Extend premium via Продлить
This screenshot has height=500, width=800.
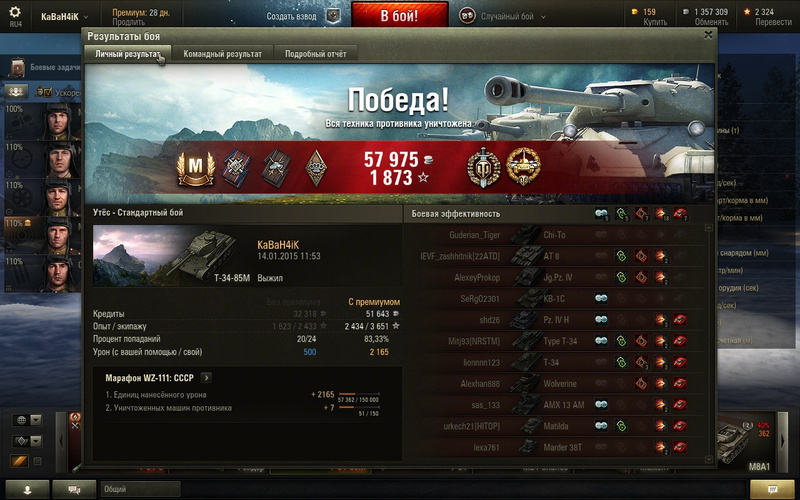(x=128, y=22)
